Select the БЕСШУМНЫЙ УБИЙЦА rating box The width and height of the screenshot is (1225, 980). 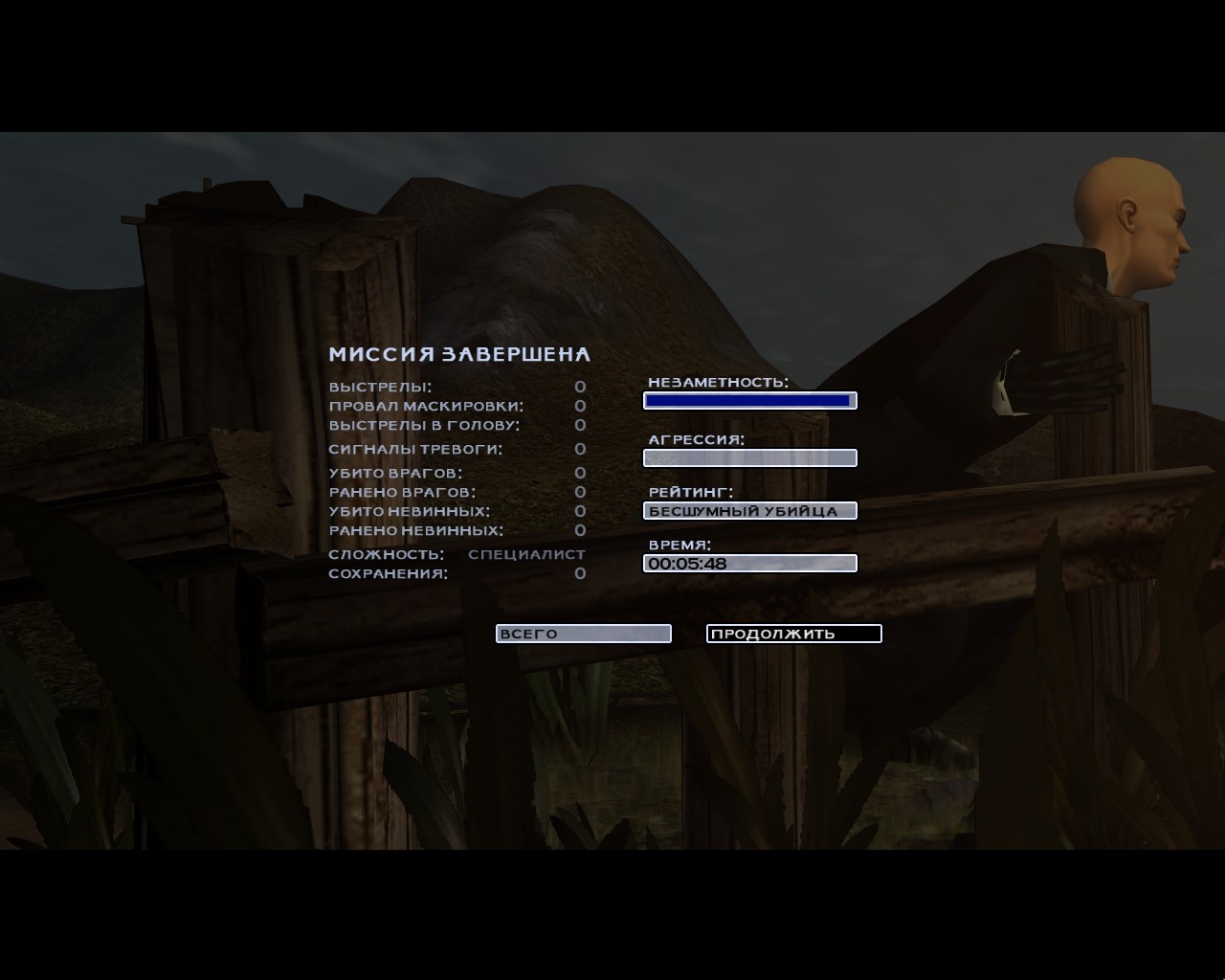[750, 510]
